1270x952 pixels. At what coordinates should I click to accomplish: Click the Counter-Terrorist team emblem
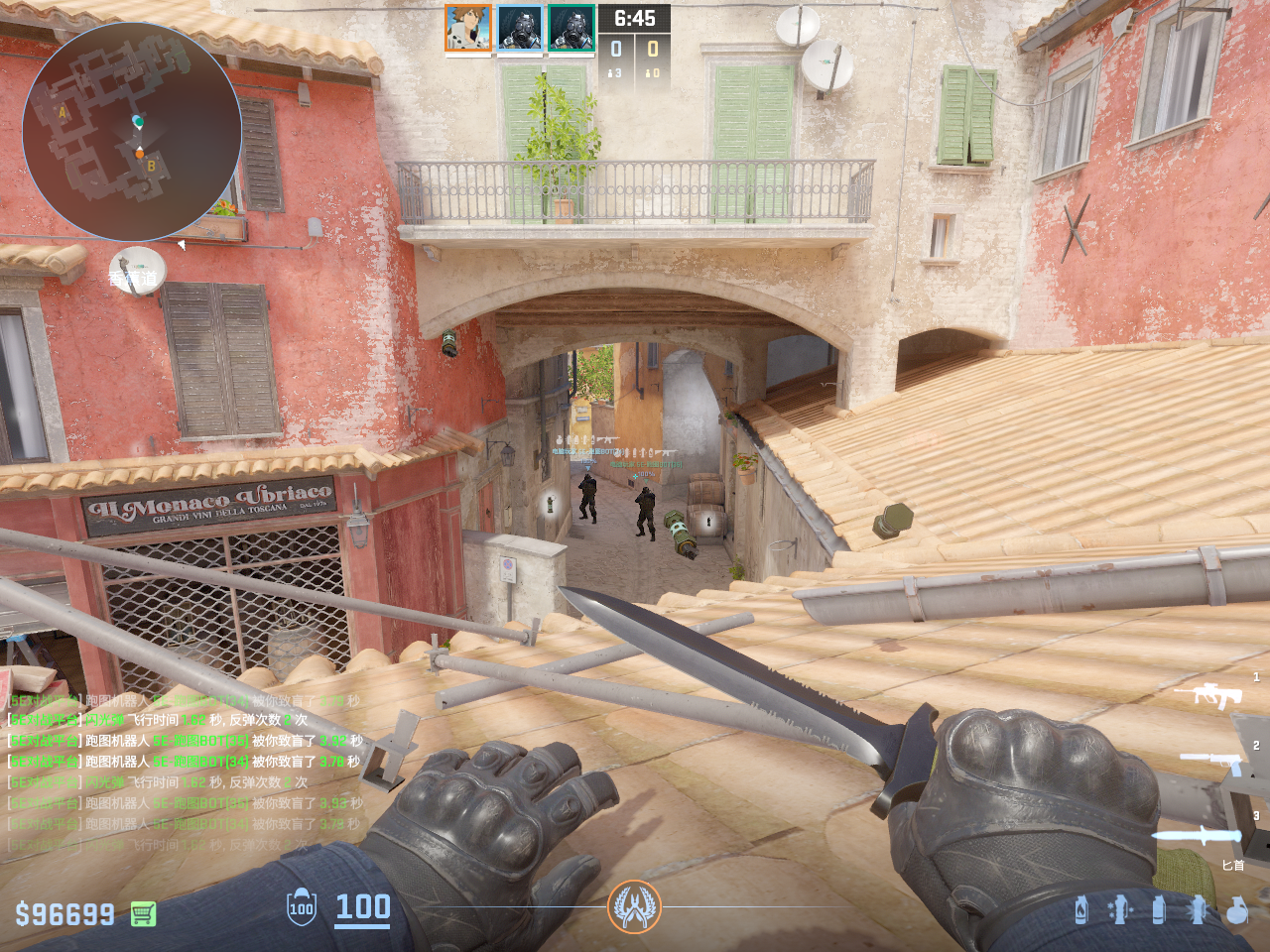[634, 906]
